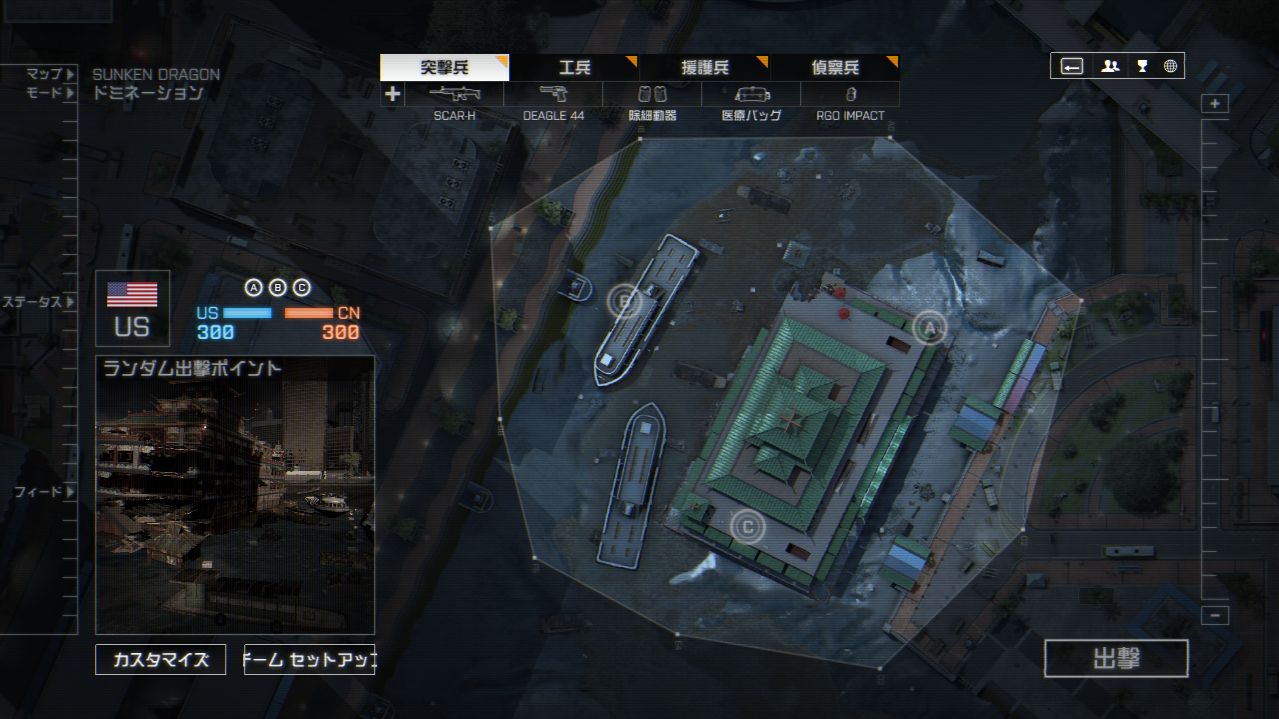Open the team setup button
Viewport: 1279px width, 719px height.
click(309, 660)
